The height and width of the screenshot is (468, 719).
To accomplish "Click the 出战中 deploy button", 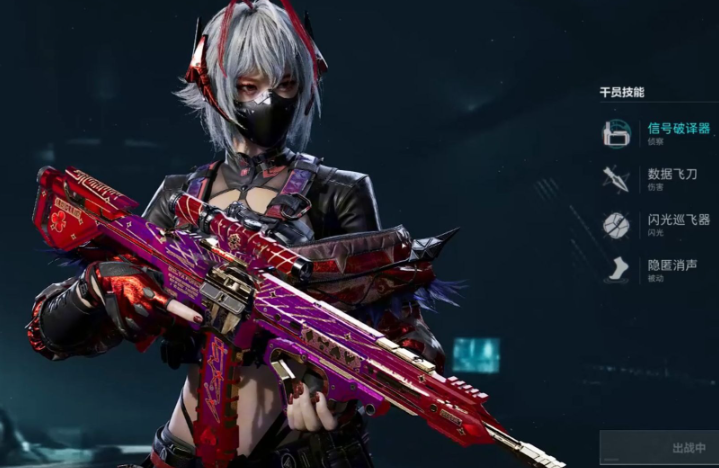I will (x=660, y=448).
